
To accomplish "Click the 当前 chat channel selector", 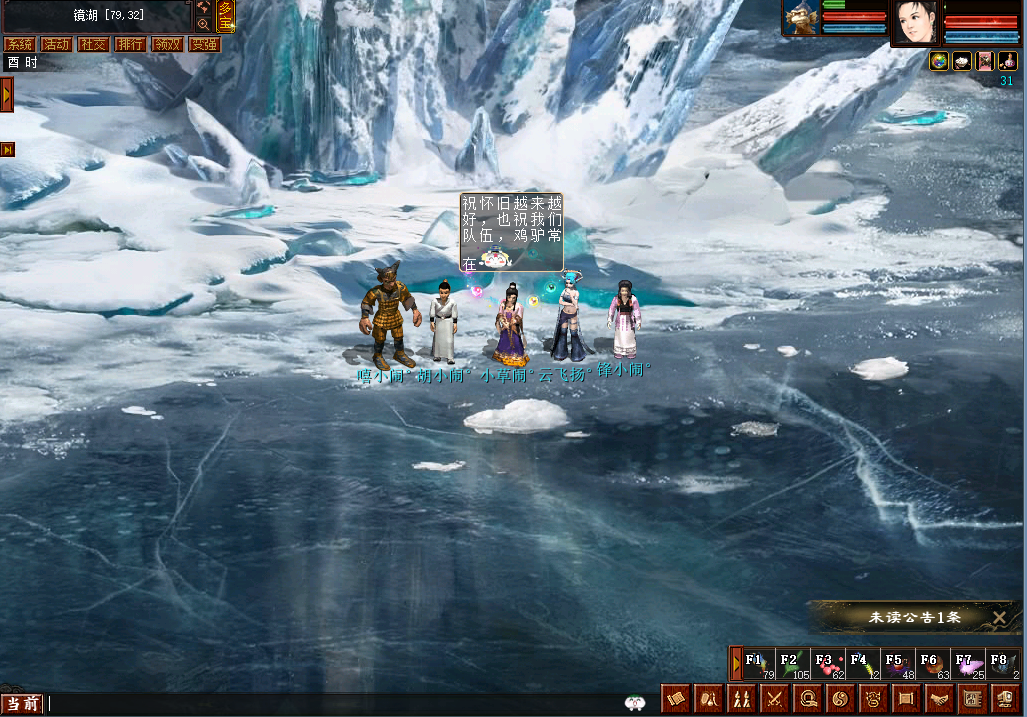I will click(22, 705).
